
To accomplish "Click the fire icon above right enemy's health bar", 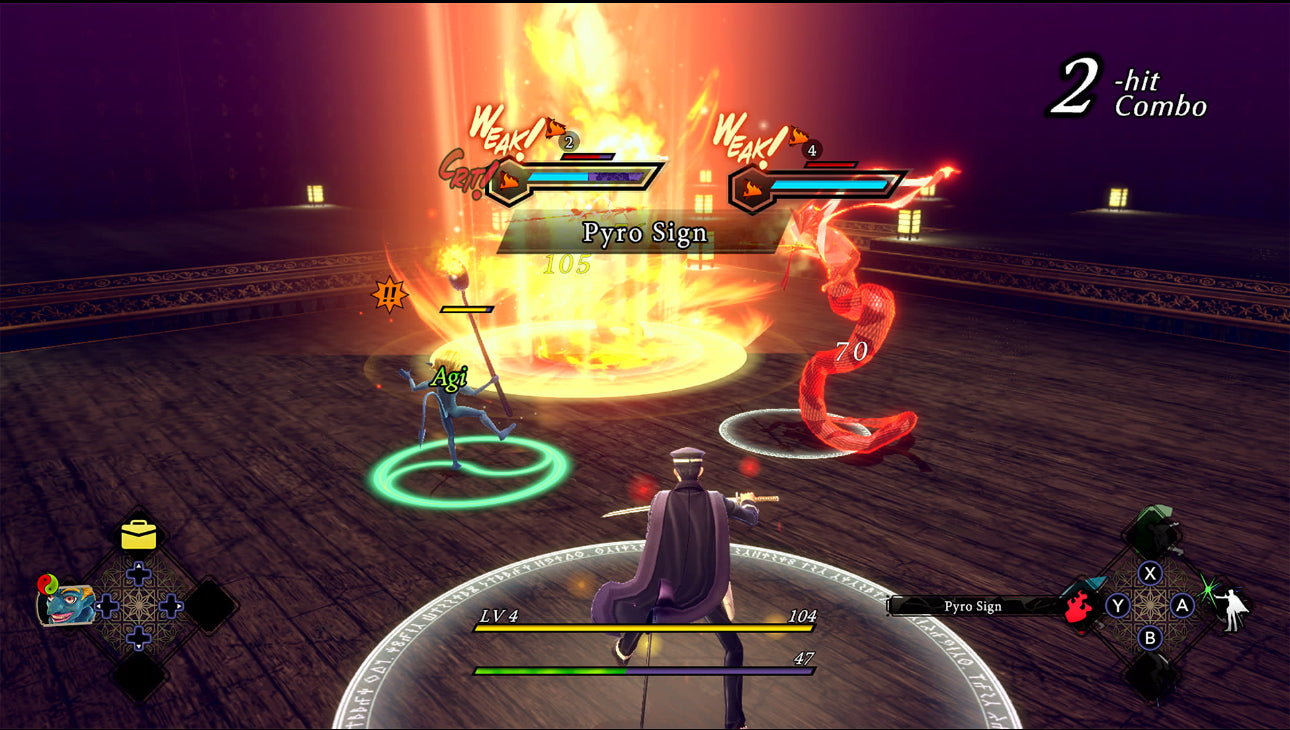I will pyautogui.click(x=751, y=185).
